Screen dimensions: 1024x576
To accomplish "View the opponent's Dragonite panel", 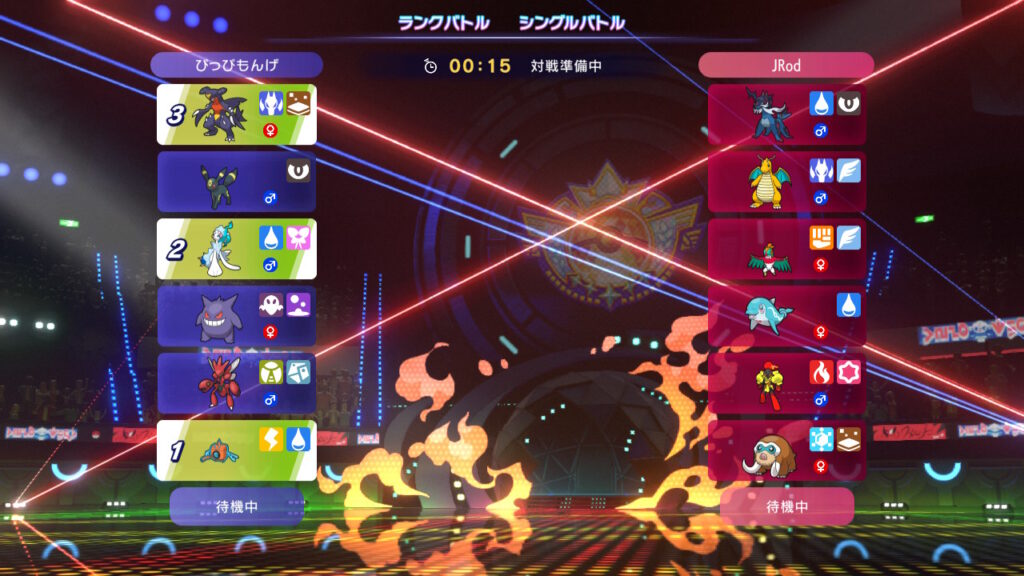I will pyautogui.click(x=786, y=181).
